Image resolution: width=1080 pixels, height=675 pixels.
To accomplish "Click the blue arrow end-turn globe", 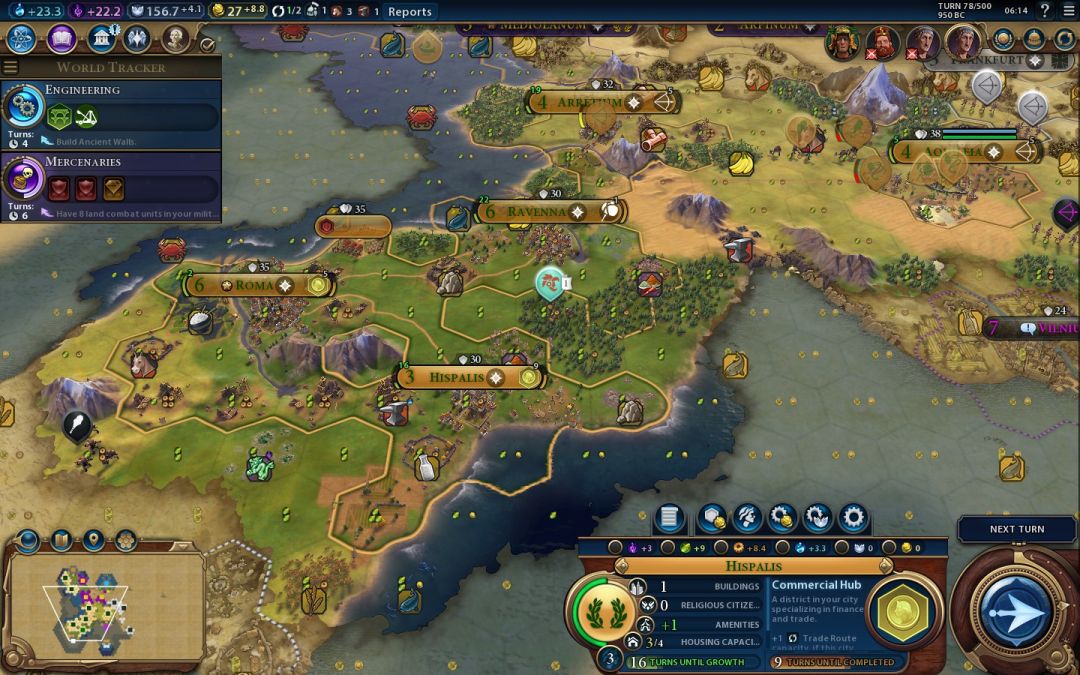I will 1016,609.
